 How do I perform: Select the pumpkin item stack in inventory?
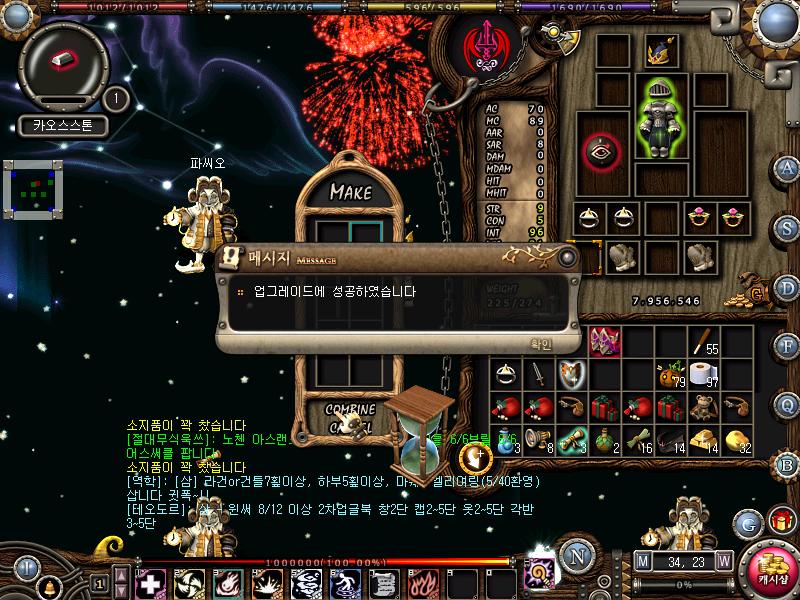point(671,375)
